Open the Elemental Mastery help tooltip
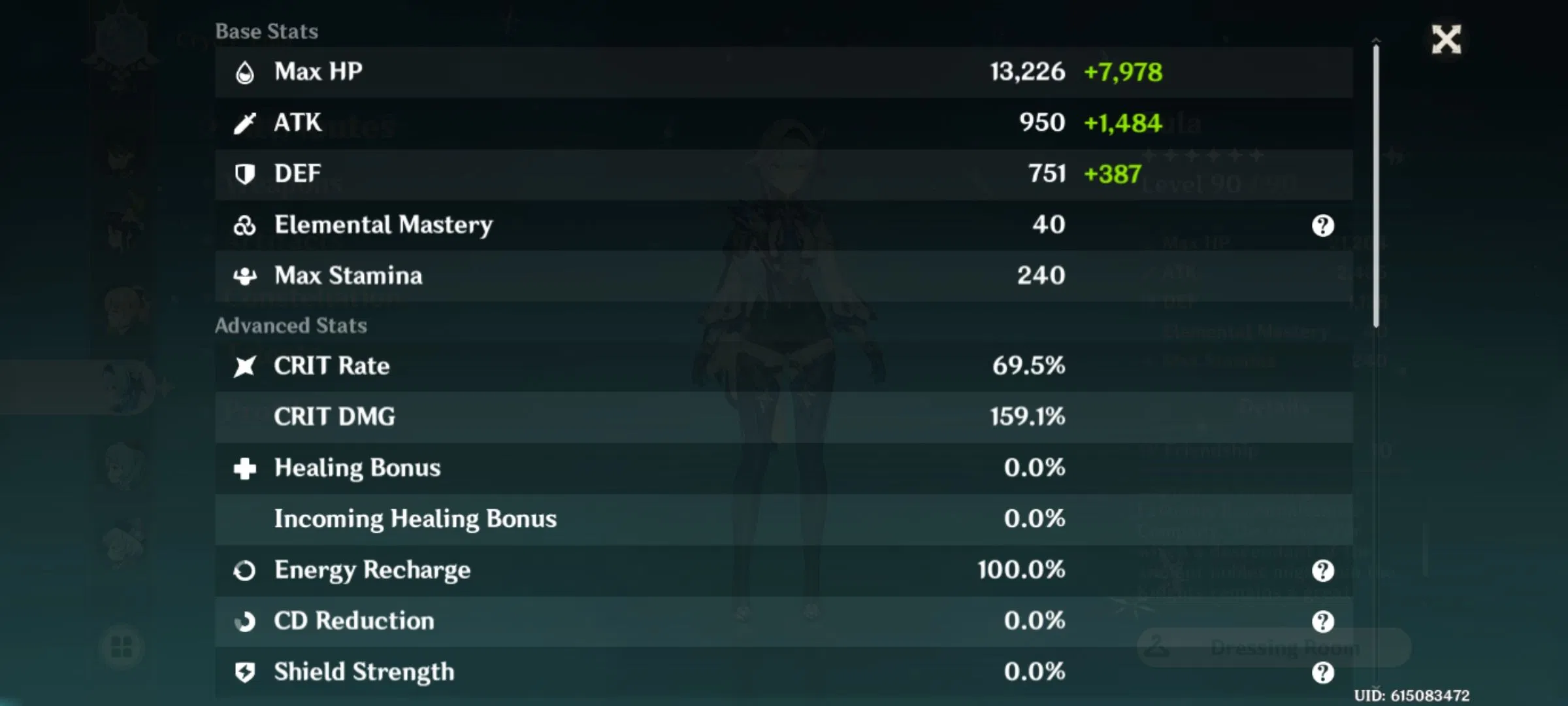The image size is (1568, 706). coord(1322,226)
